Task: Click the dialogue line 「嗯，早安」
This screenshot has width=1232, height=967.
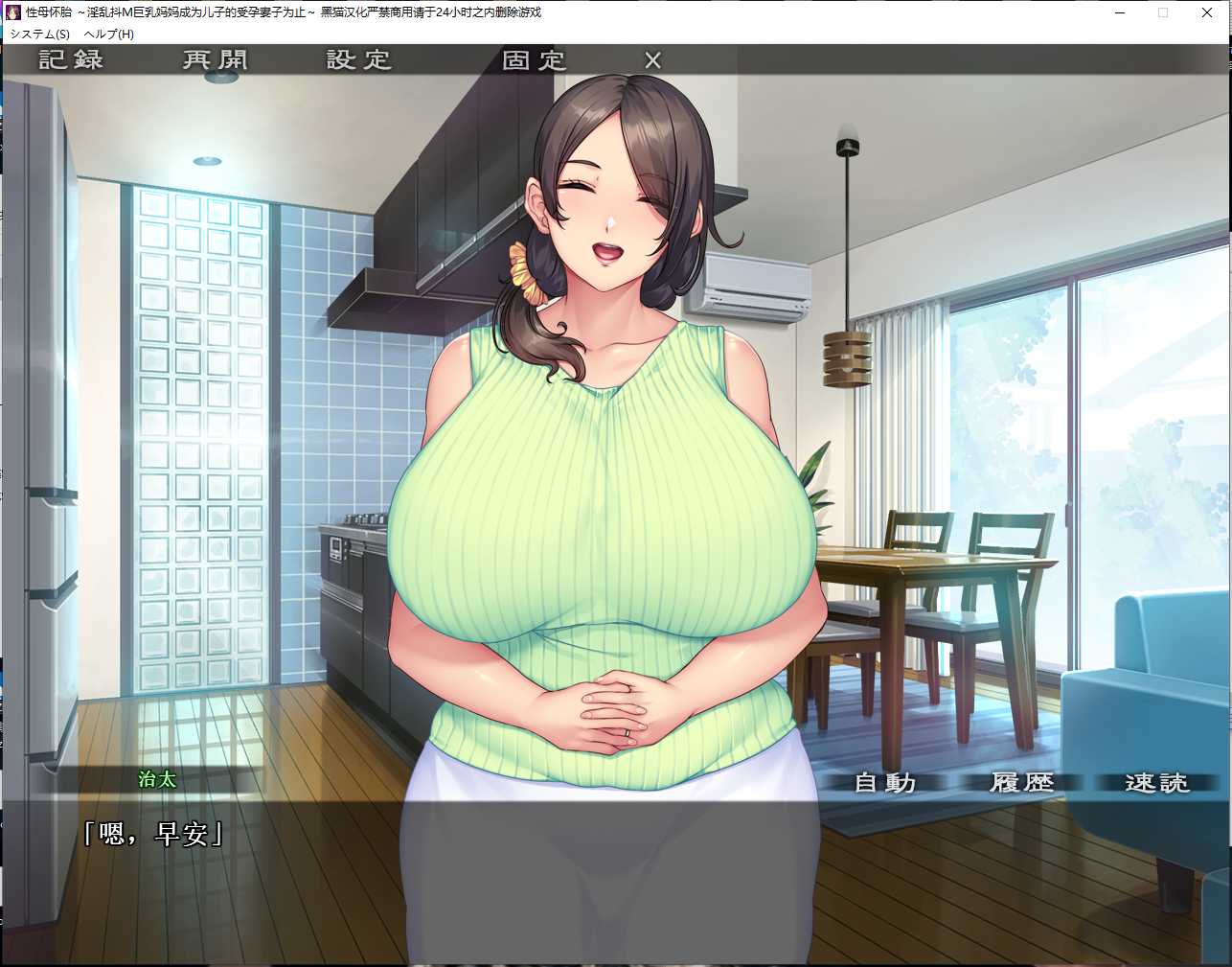Action: coord(153,834)
